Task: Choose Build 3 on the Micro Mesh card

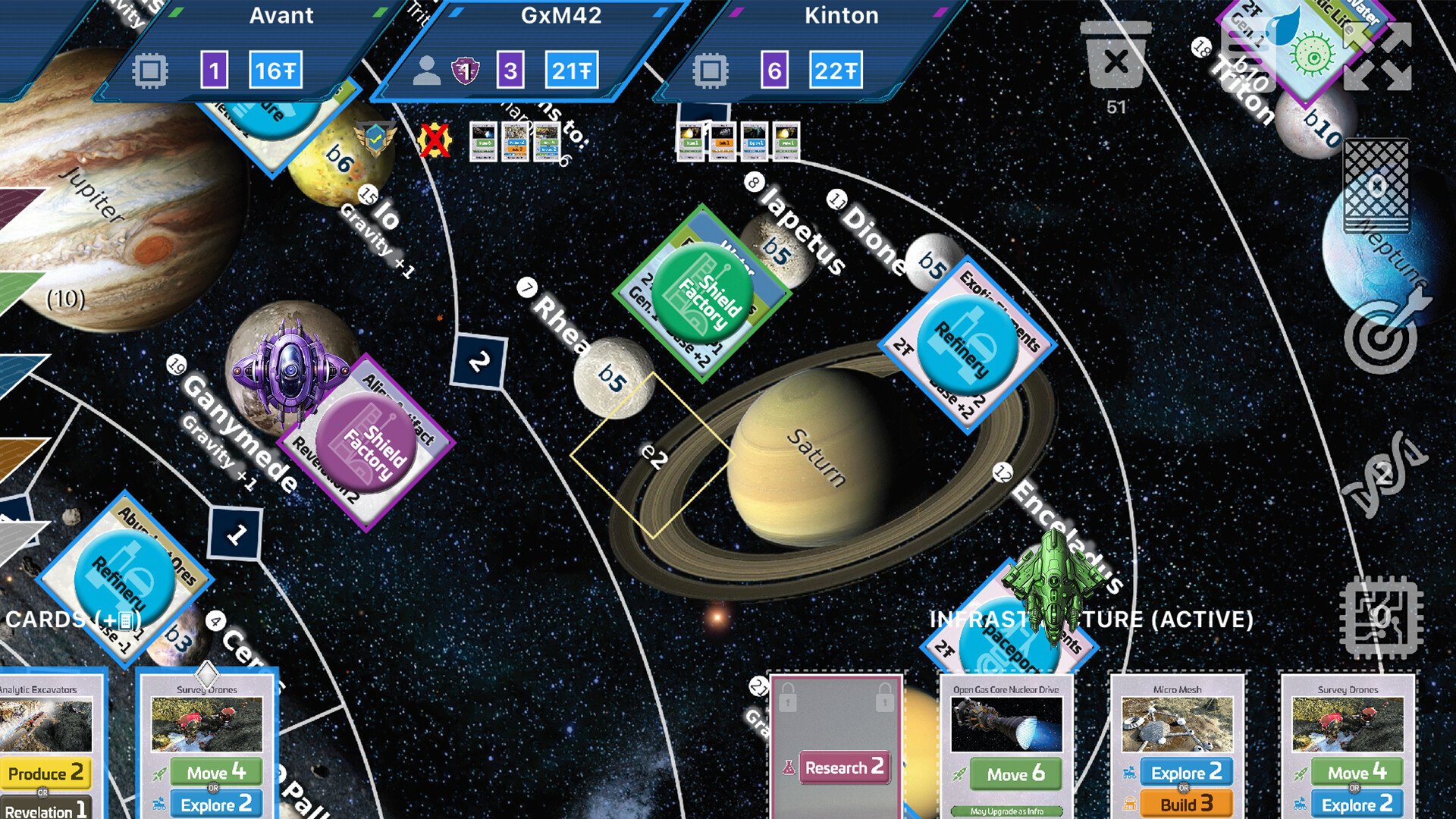Action: (1186, 804)
